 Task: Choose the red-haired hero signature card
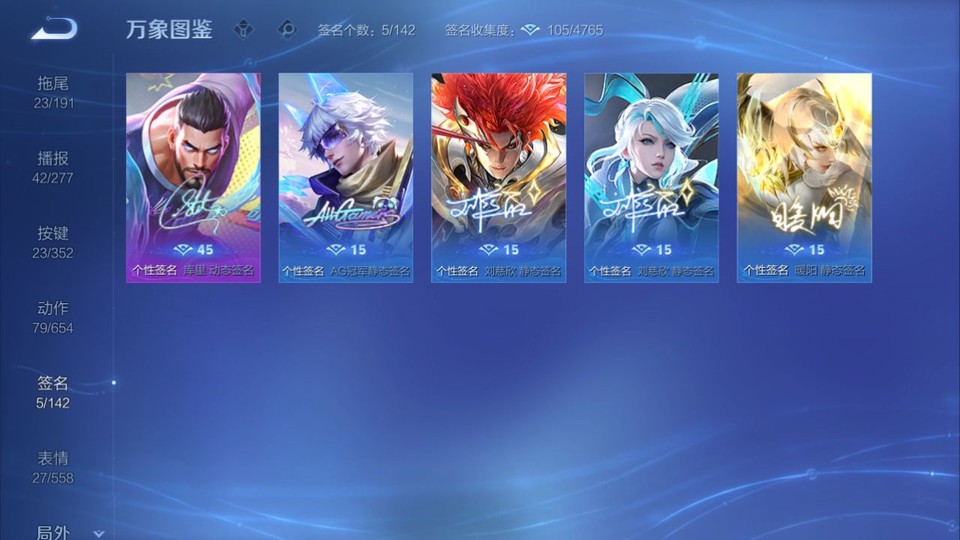tap(499, 177)
